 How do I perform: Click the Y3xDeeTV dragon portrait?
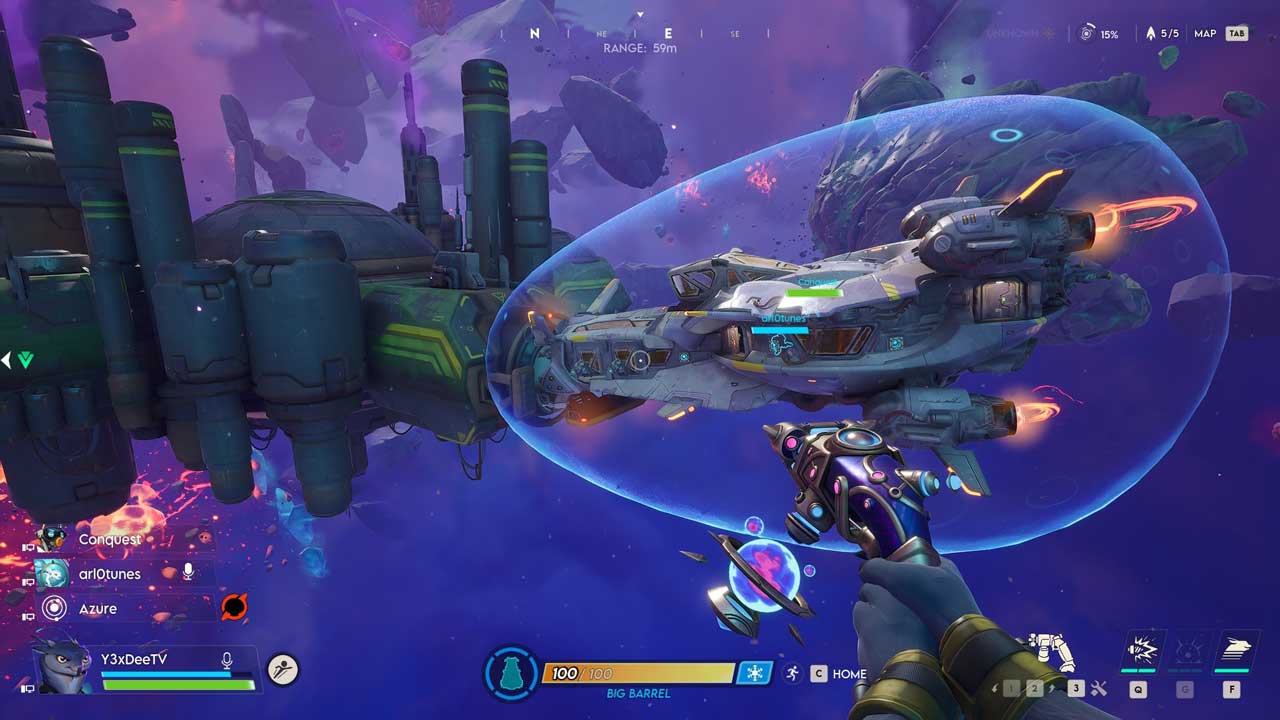[x=62, y=666]
